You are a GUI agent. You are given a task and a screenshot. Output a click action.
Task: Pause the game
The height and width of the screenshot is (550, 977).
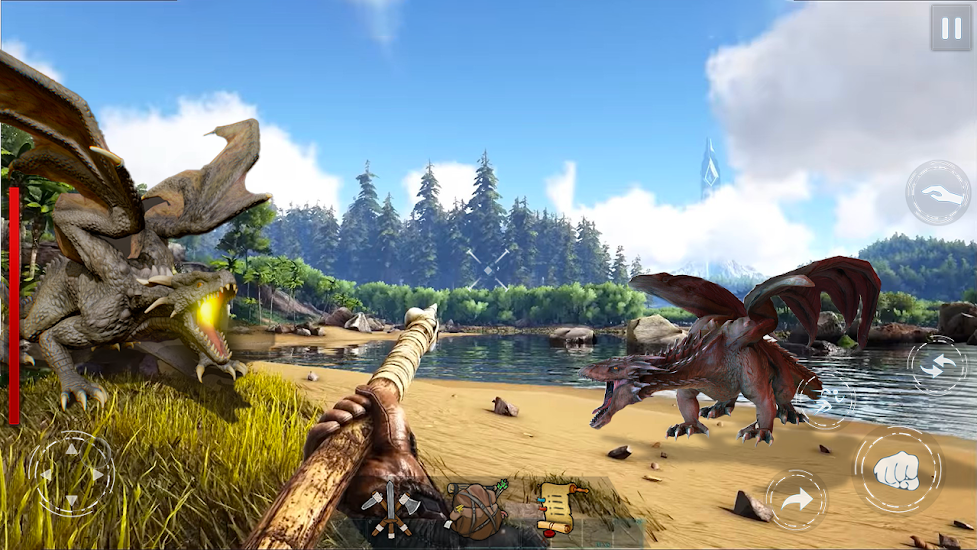coord(950,27)
